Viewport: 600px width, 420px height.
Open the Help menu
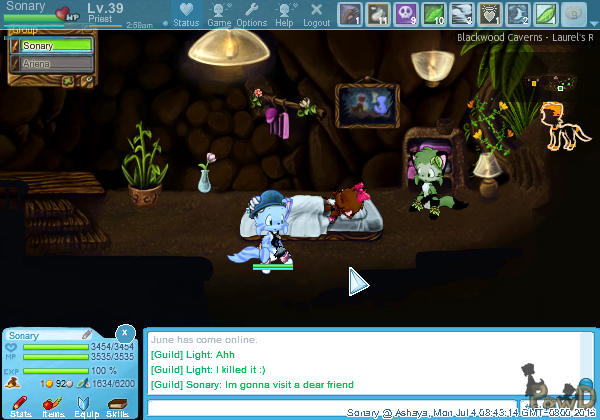[x=285, y=14]
